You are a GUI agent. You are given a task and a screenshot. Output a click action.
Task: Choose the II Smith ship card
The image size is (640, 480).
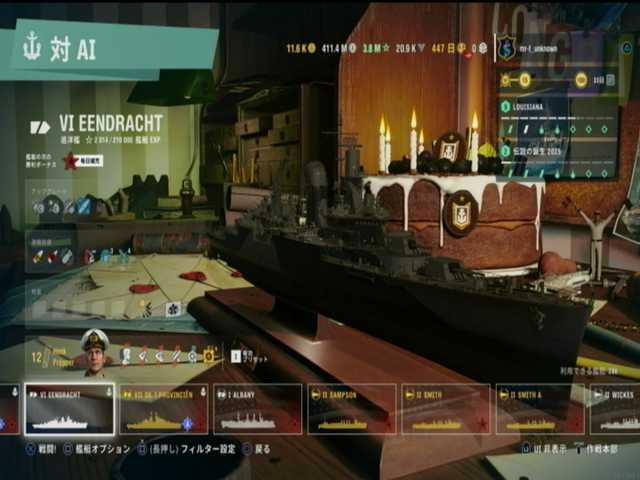445,410
